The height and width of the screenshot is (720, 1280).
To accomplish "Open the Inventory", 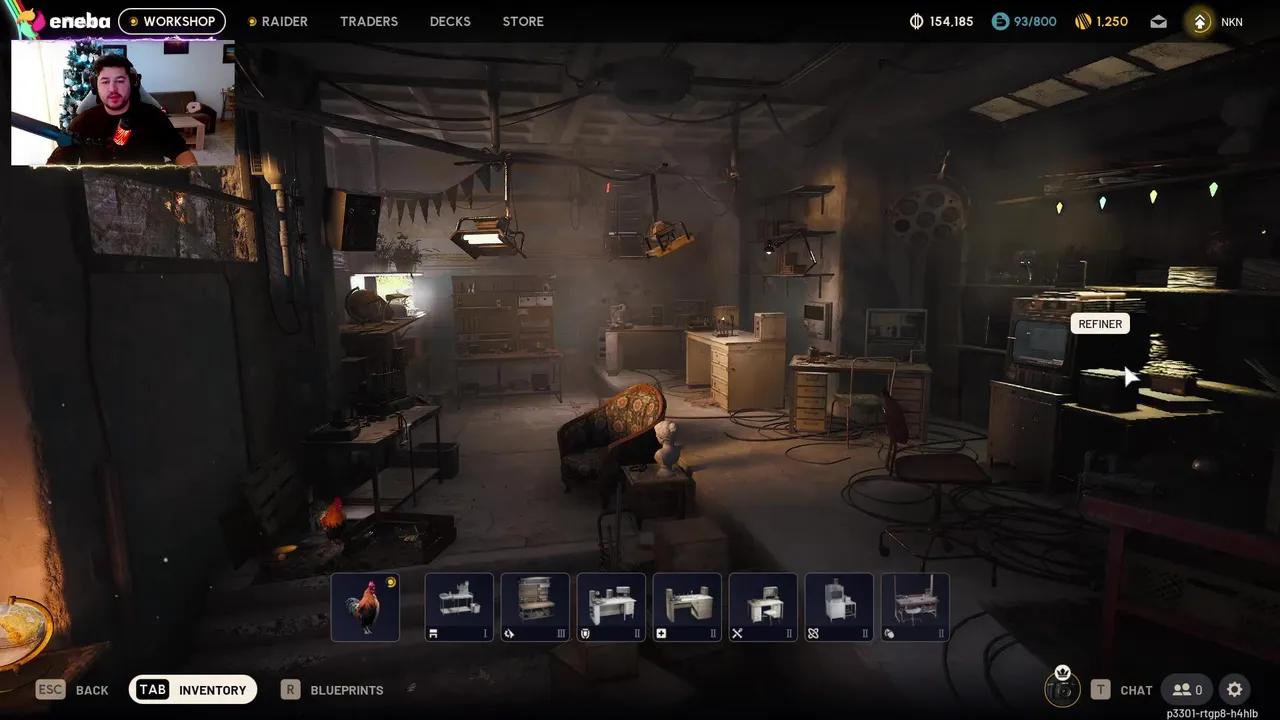I will (193, 689).
